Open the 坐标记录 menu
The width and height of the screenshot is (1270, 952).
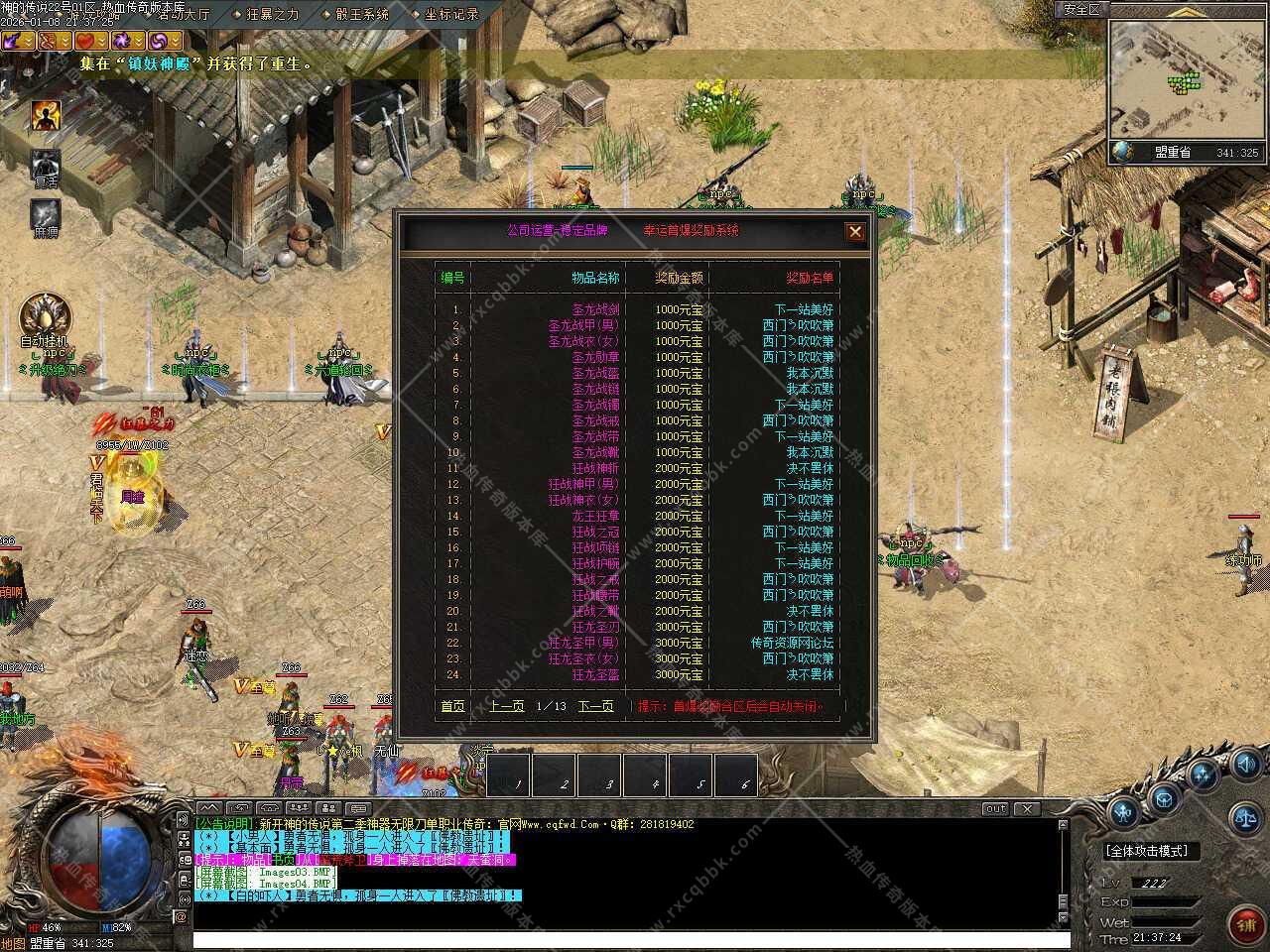point(450,15)
